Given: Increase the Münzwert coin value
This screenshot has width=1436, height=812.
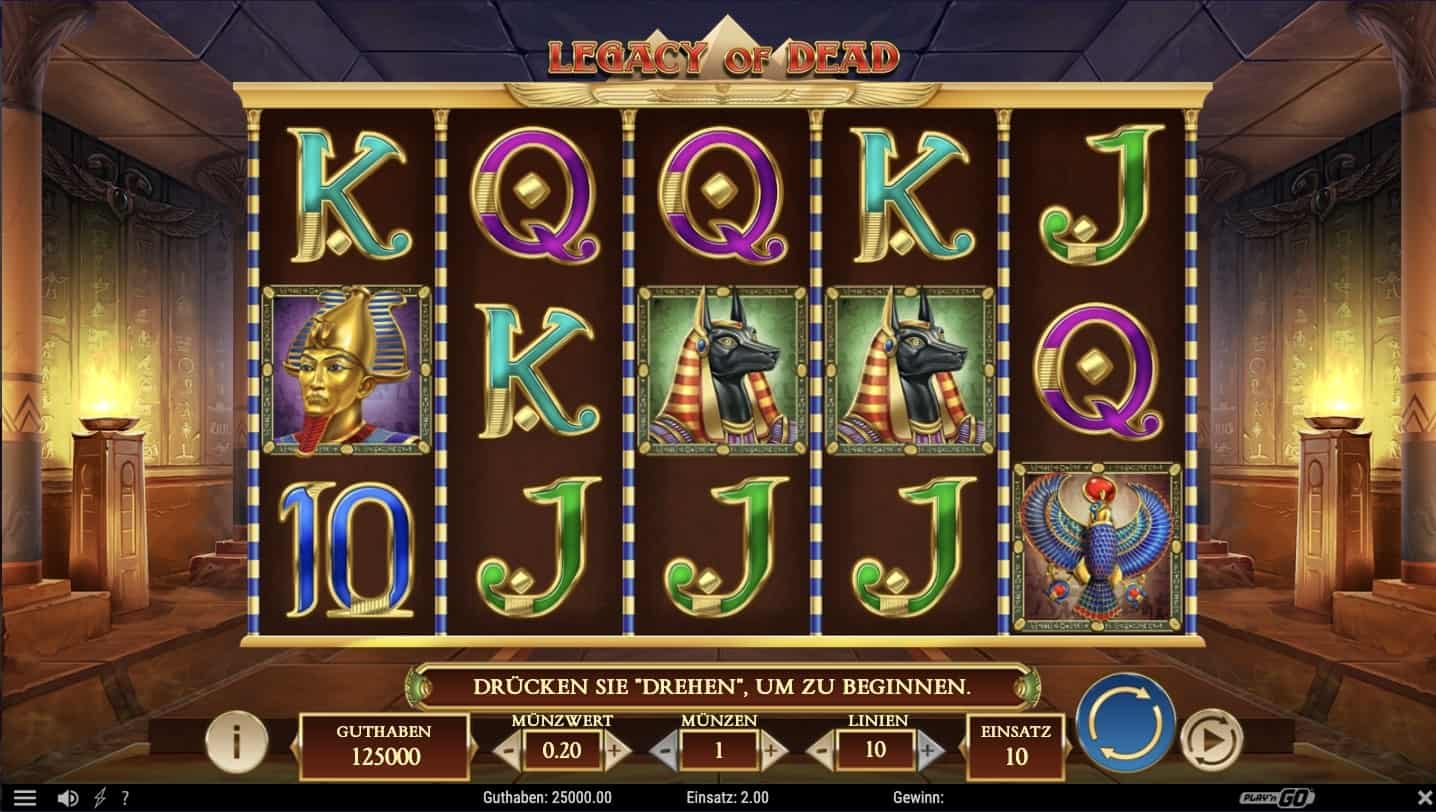Looking at the screenshot, I should tap(614, 750).
